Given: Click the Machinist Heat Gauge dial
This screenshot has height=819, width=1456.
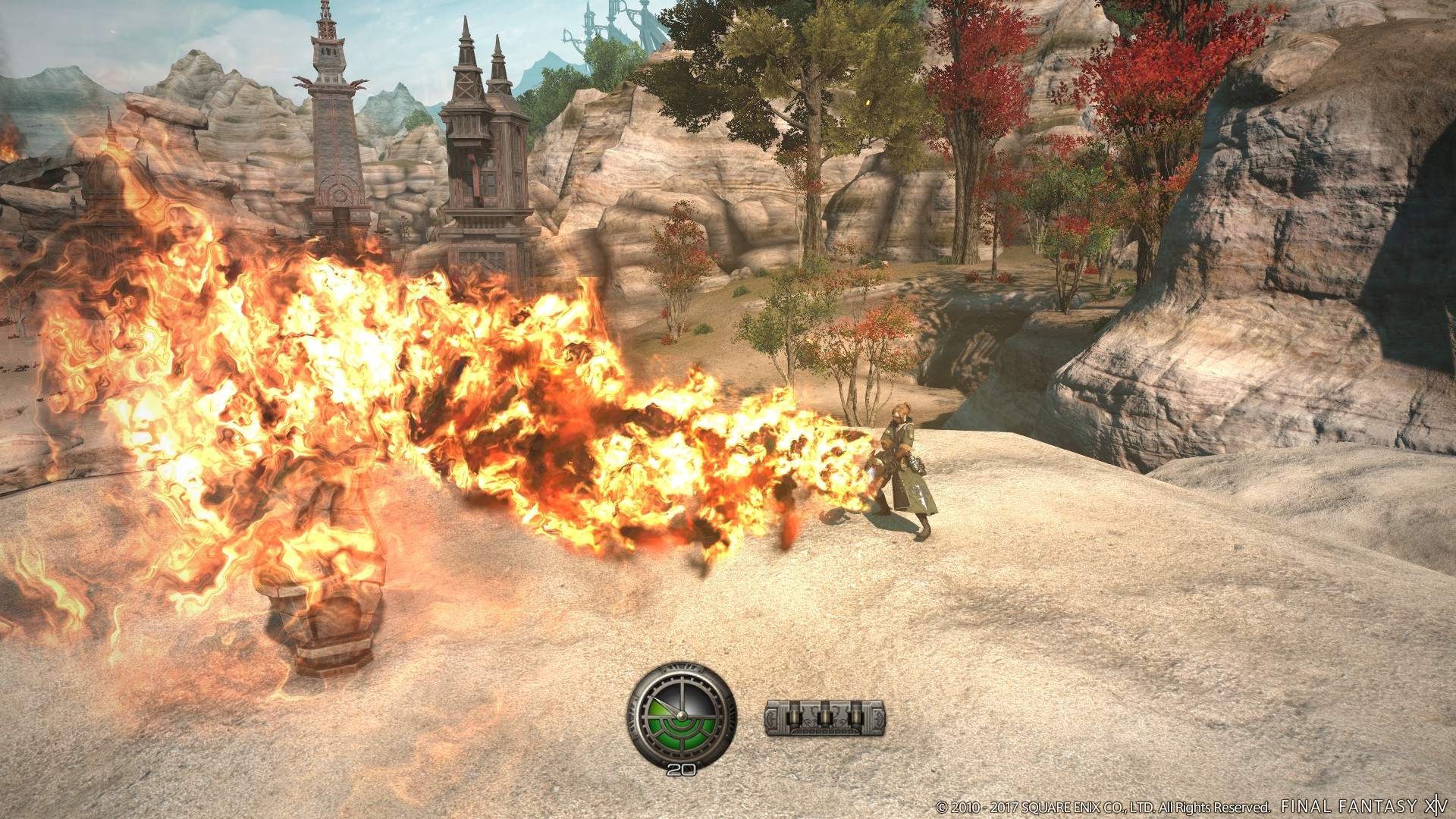Looking at the screenshot, I should 682,715.
